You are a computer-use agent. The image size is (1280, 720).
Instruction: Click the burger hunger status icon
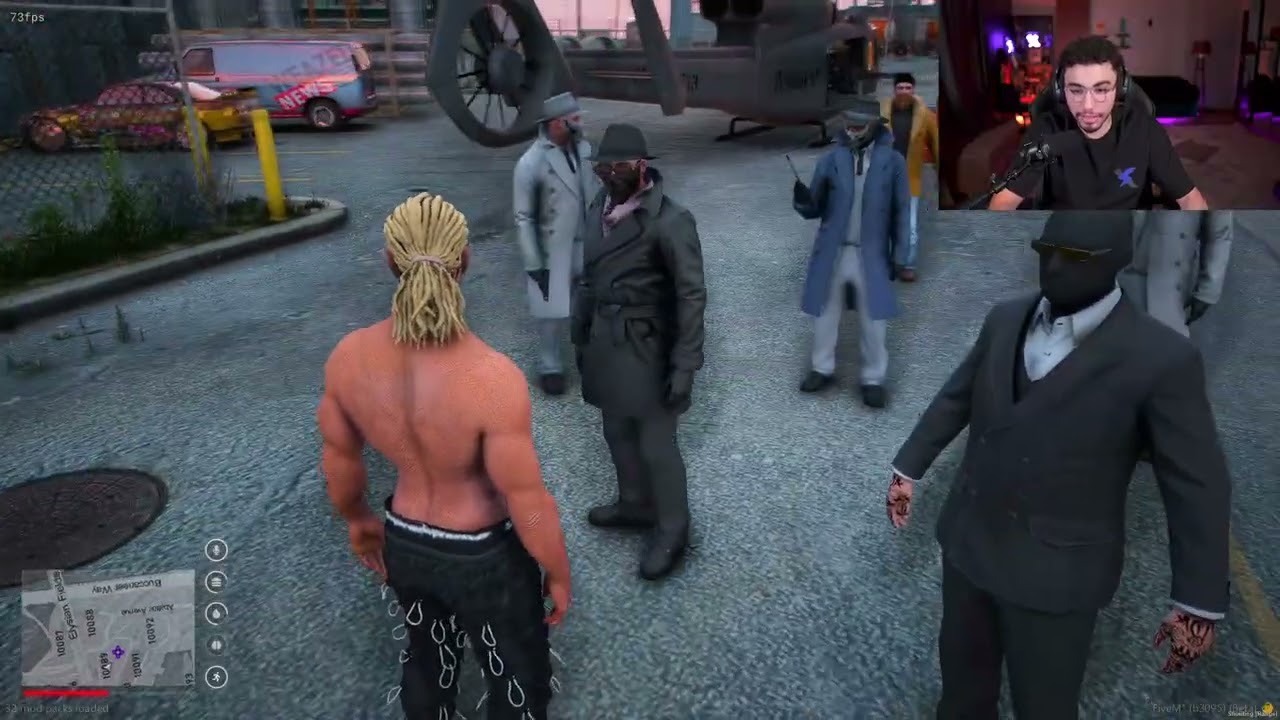click(x=215, y=581)
